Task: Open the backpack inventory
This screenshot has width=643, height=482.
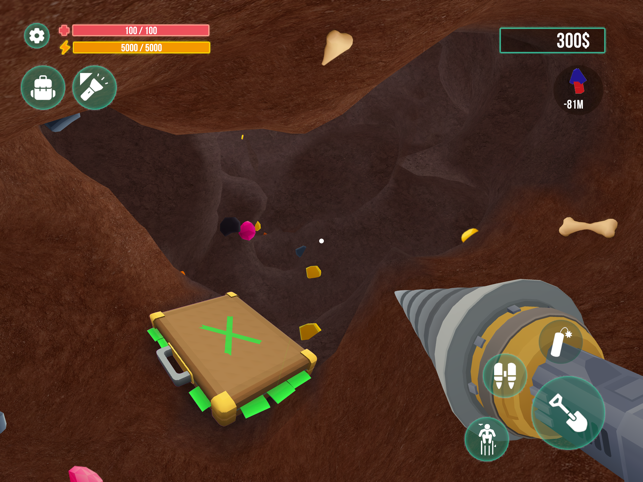Action: [43, 88]
